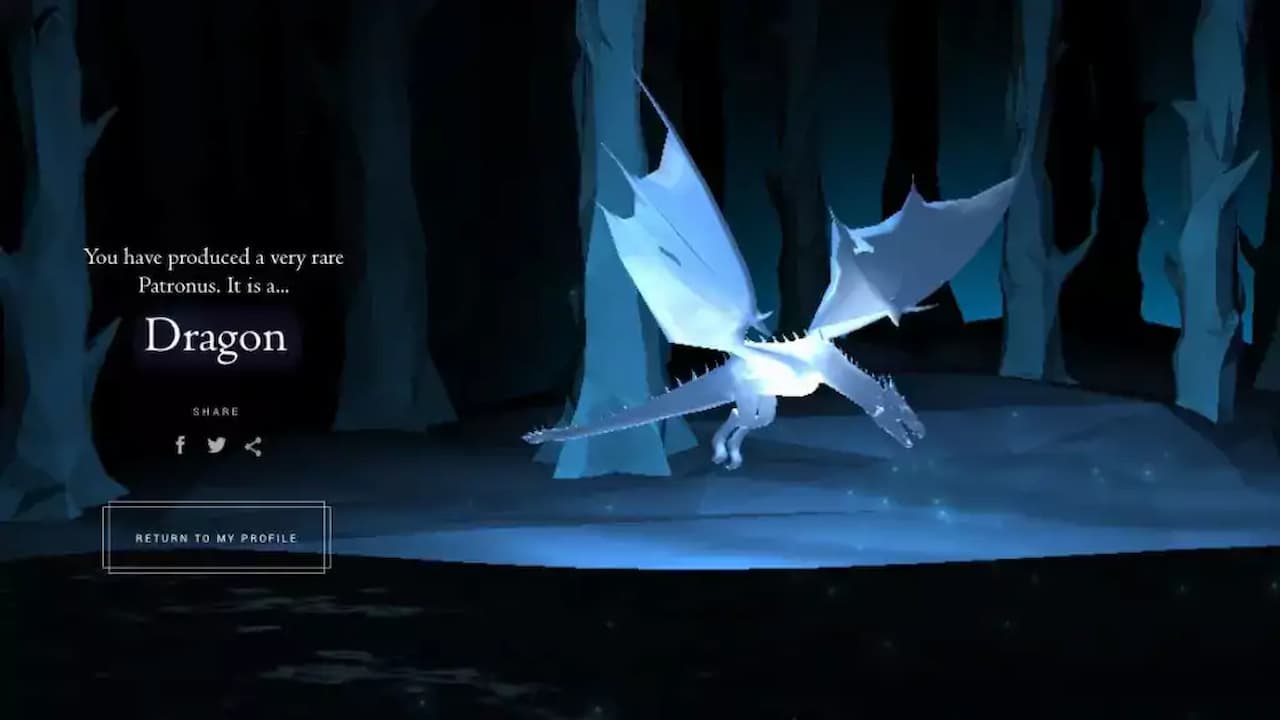This screenshot has width=1280, height=720.
Task: Open sharing options via the SHARE label
Action: coord(216,410)
